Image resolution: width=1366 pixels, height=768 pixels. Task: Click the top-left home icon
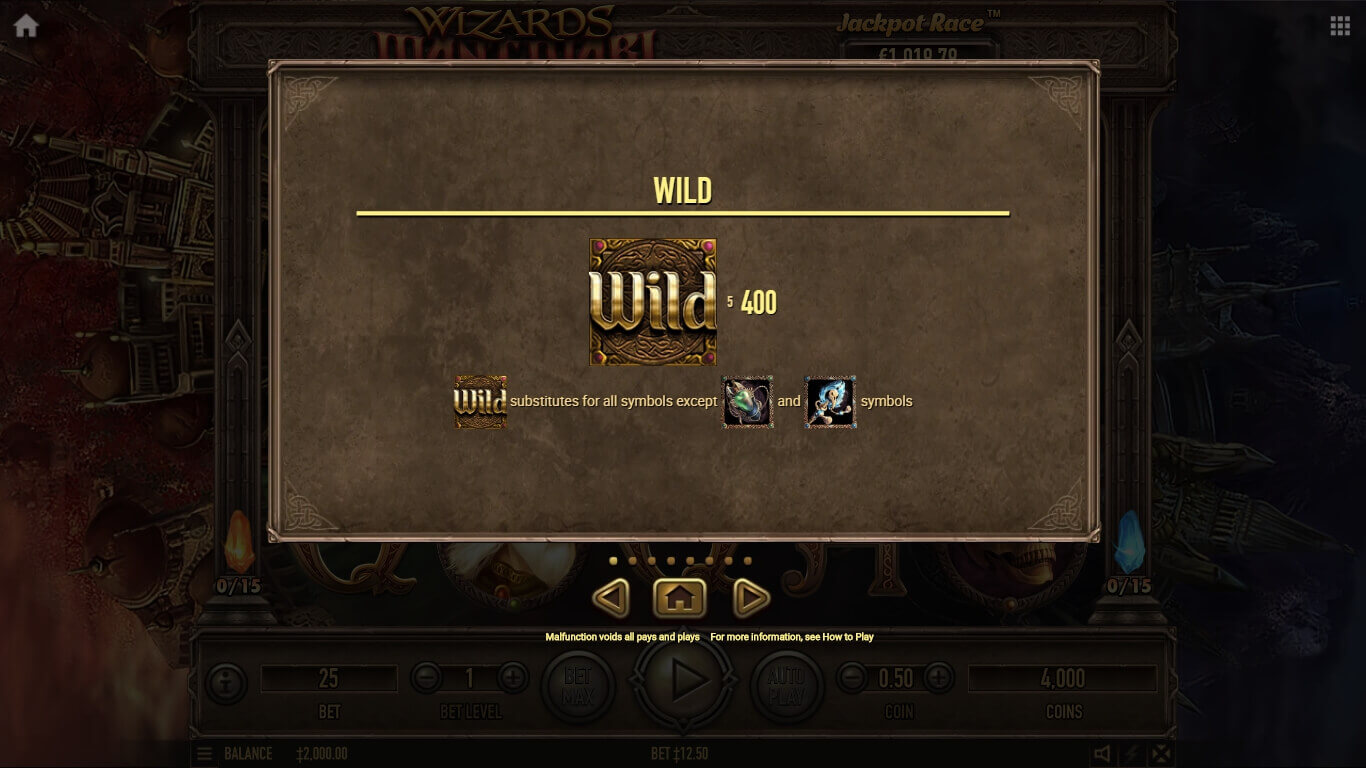tap(26, 26)
